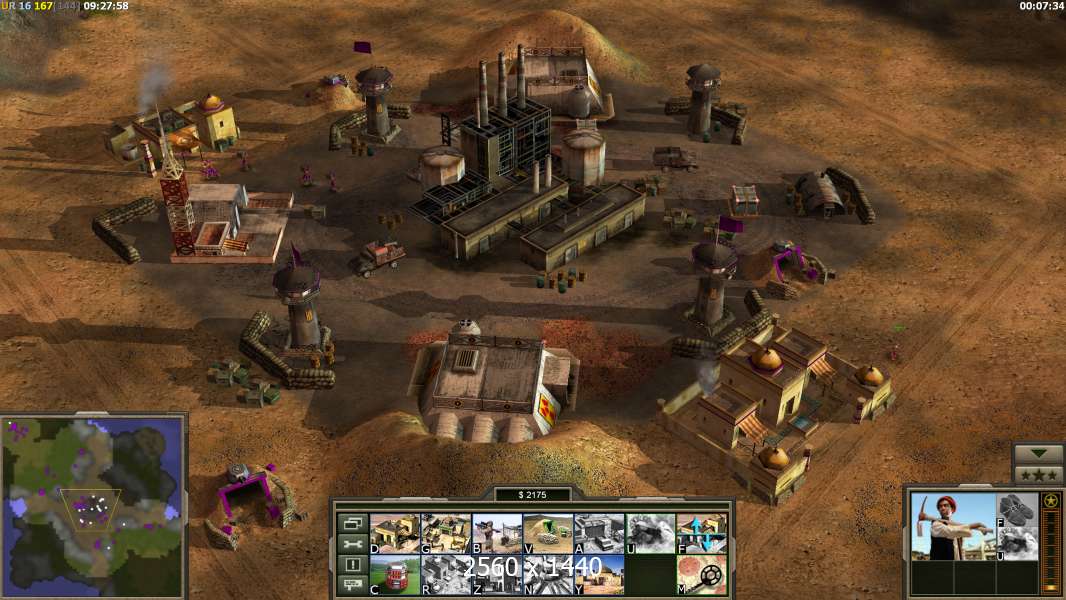Click the selected worker portrait
Viewport: 1066px width, 600px height.
[x=953, y=527]
